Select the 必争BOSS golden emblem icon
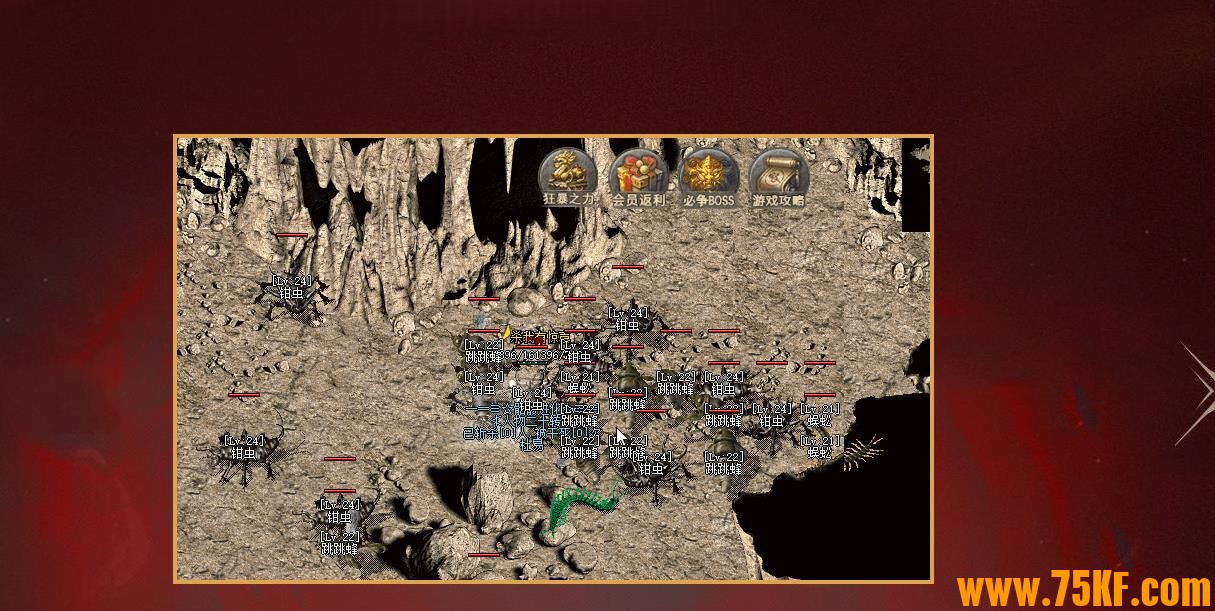This screenshot has height=611, width=1215. tap(708, 175)
